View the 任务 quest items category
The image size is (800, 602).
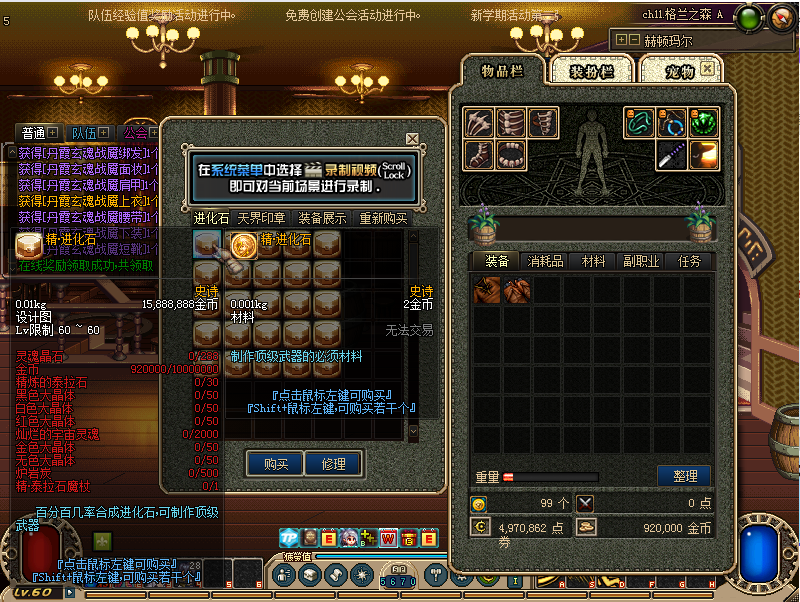689,261
